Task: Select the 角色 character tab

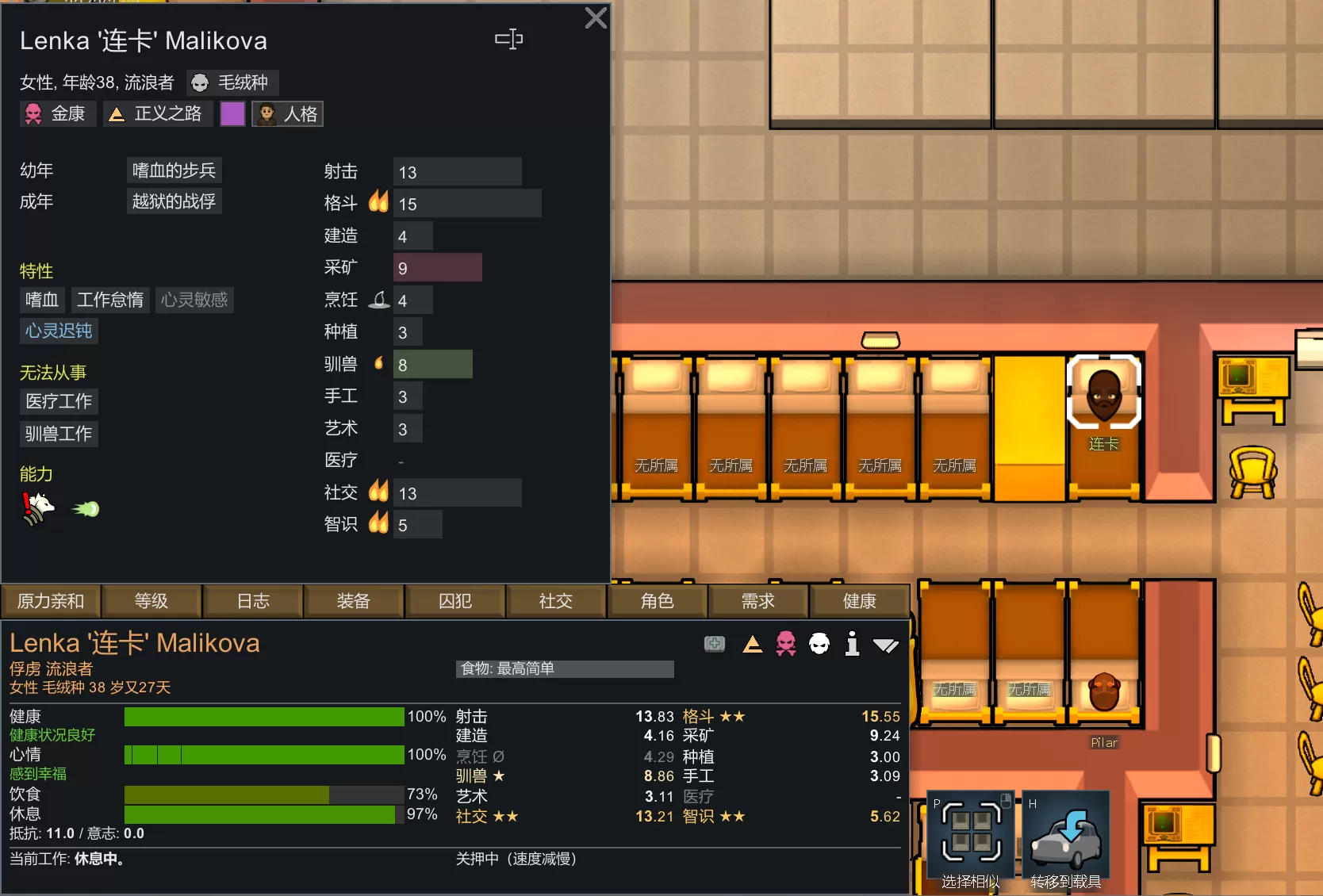Action: click(658, 601)
